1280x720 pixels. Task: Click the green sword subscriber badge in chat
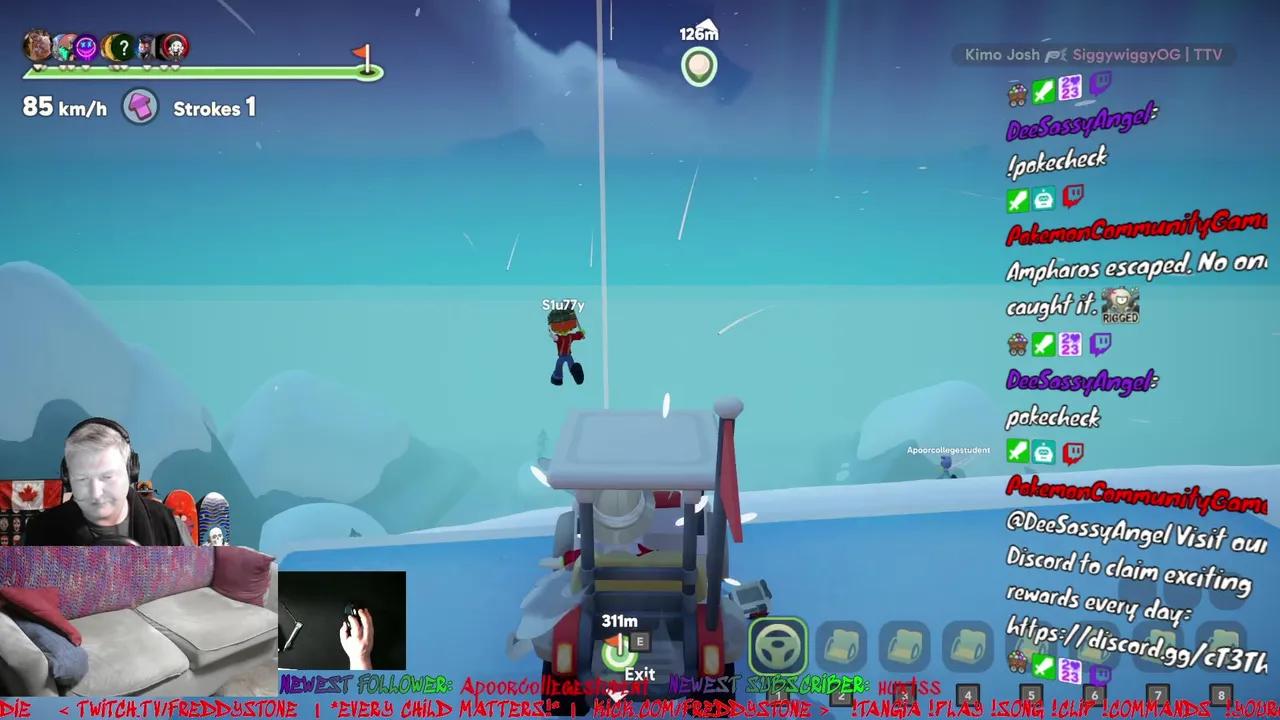[x=1043, y=90]
